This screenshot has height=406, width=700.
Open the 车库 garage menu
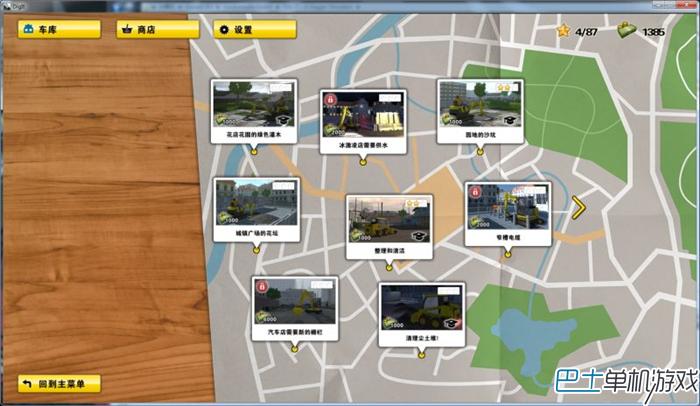click(58, 30)
